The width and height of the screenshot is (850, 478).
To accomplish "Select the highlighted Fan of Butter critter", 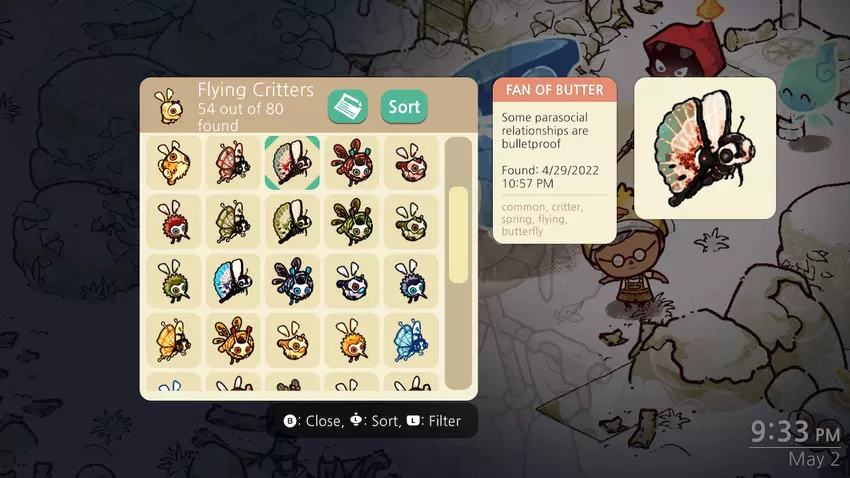I will (292, 162).
